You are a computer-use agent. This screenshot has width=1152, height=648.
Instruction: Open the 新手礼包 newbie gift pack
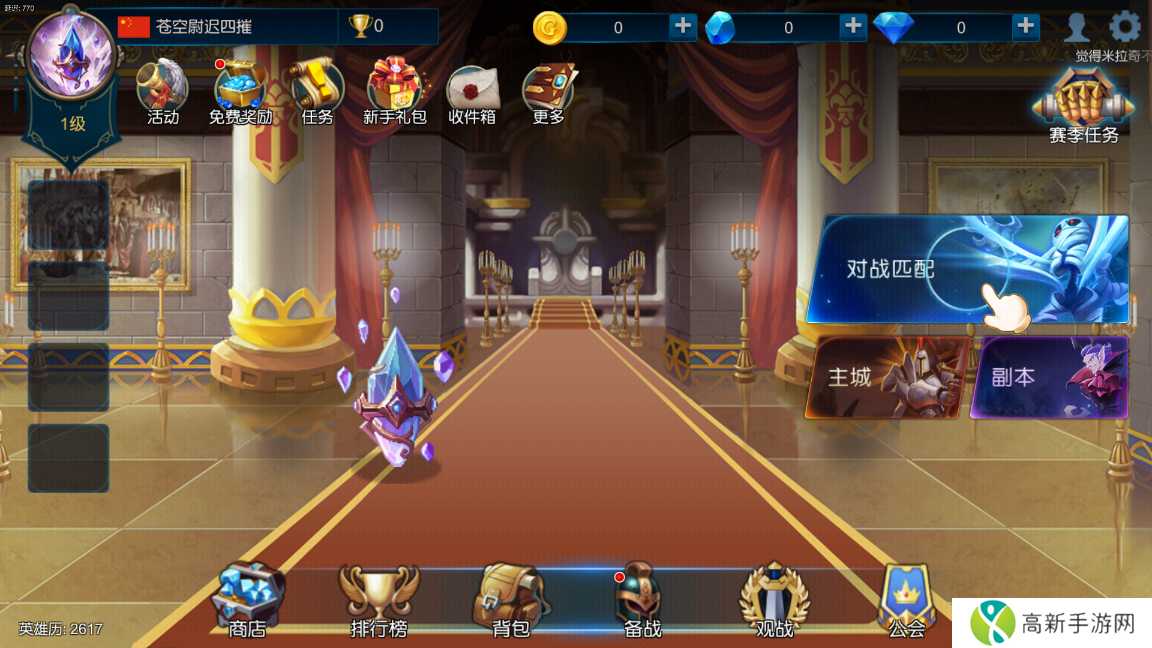point(395,90)
